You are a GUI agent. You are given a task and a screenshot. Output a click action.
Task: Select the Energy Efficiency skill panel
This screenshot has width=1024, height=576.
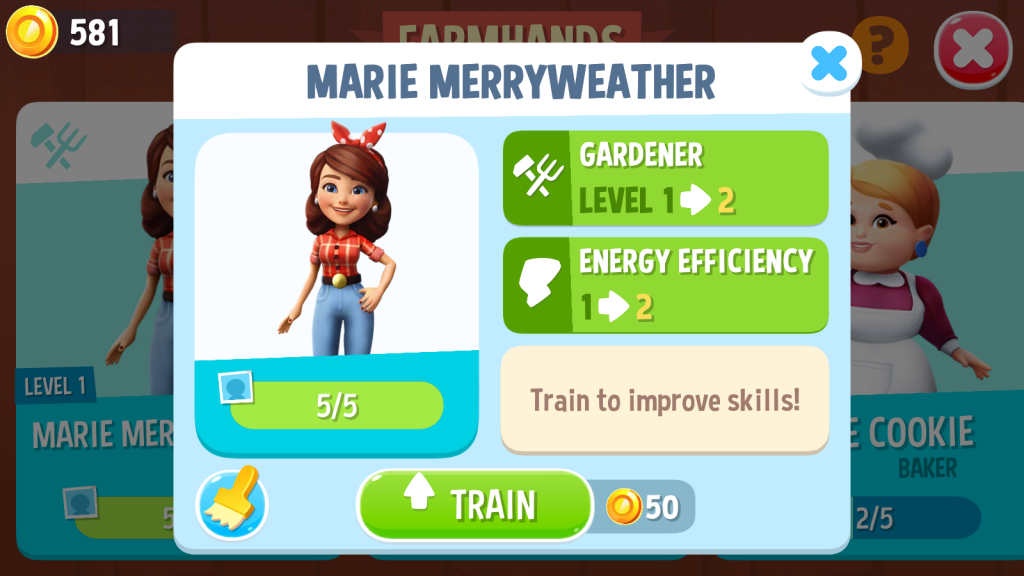[x=665, y=284]
